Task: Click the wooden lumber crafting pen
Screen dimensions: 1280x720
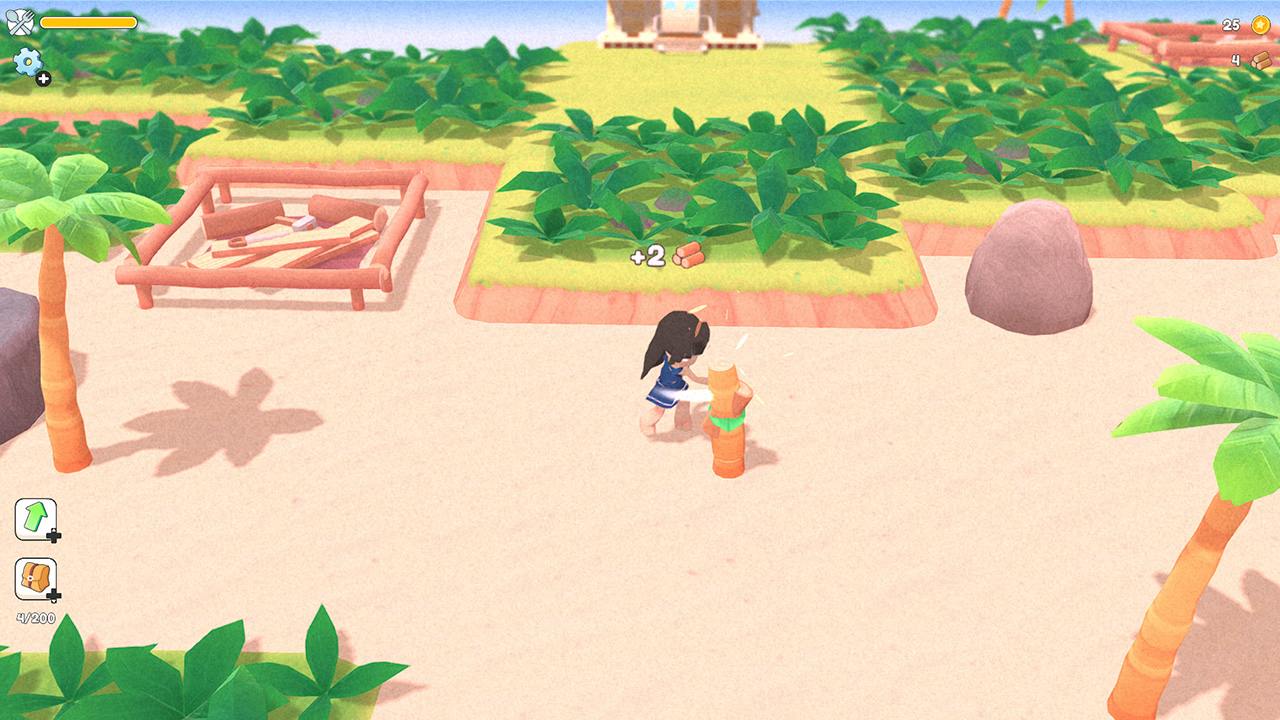Action: pyautogui.click(x=265, y=230)
